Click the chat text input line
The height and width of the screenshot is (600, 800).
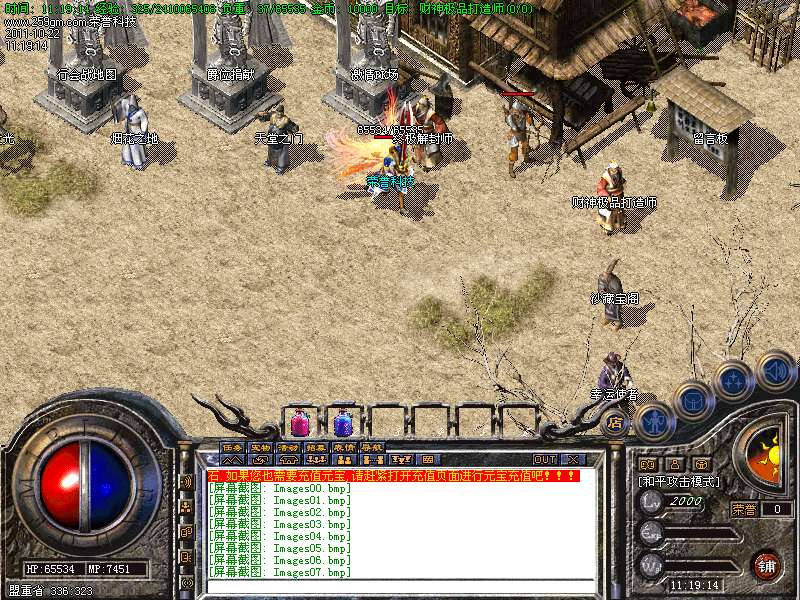(x=400, y=586)
